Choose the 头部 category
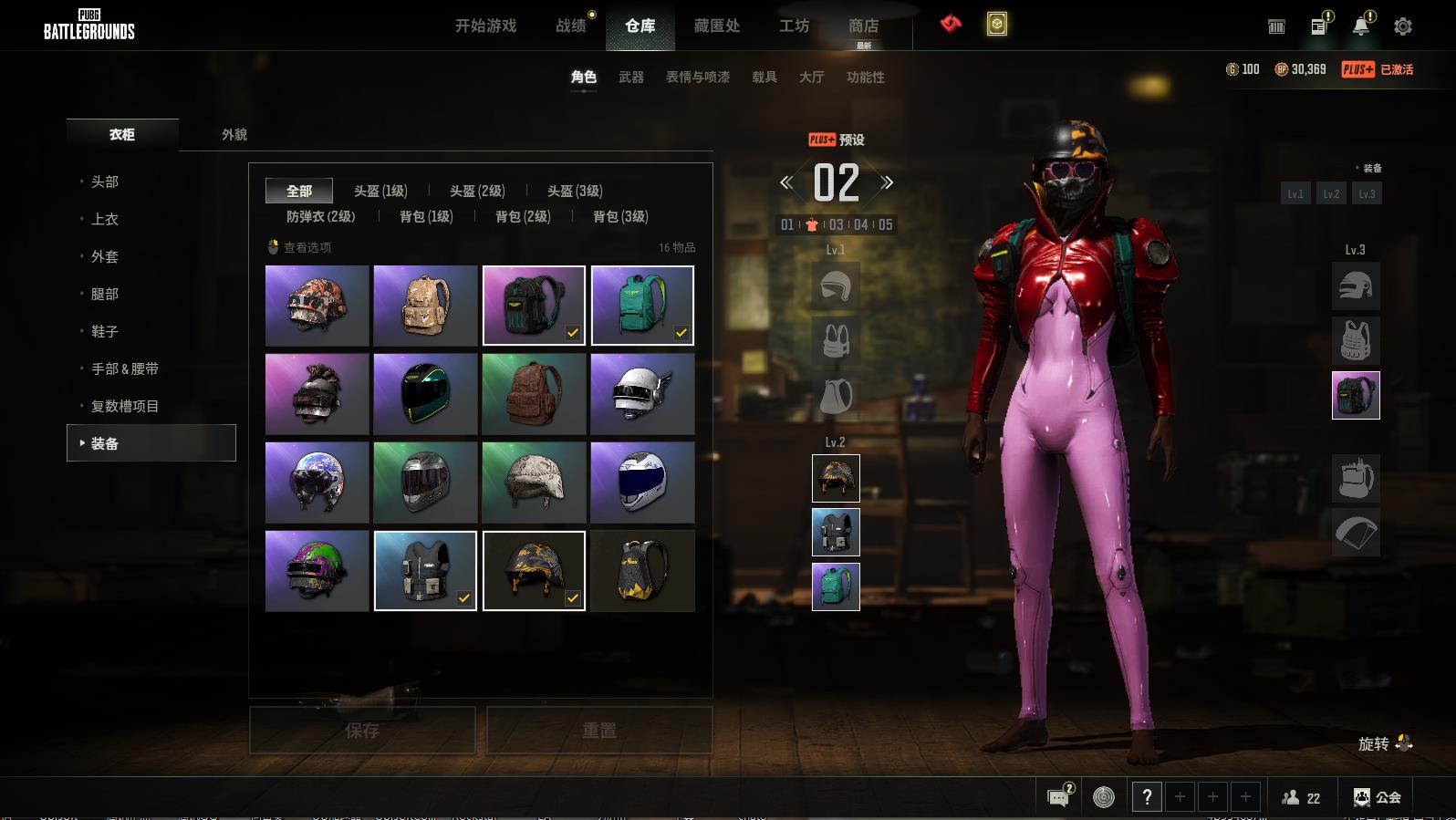Viewport: 1456px width, 820px height. pos(105,182)
